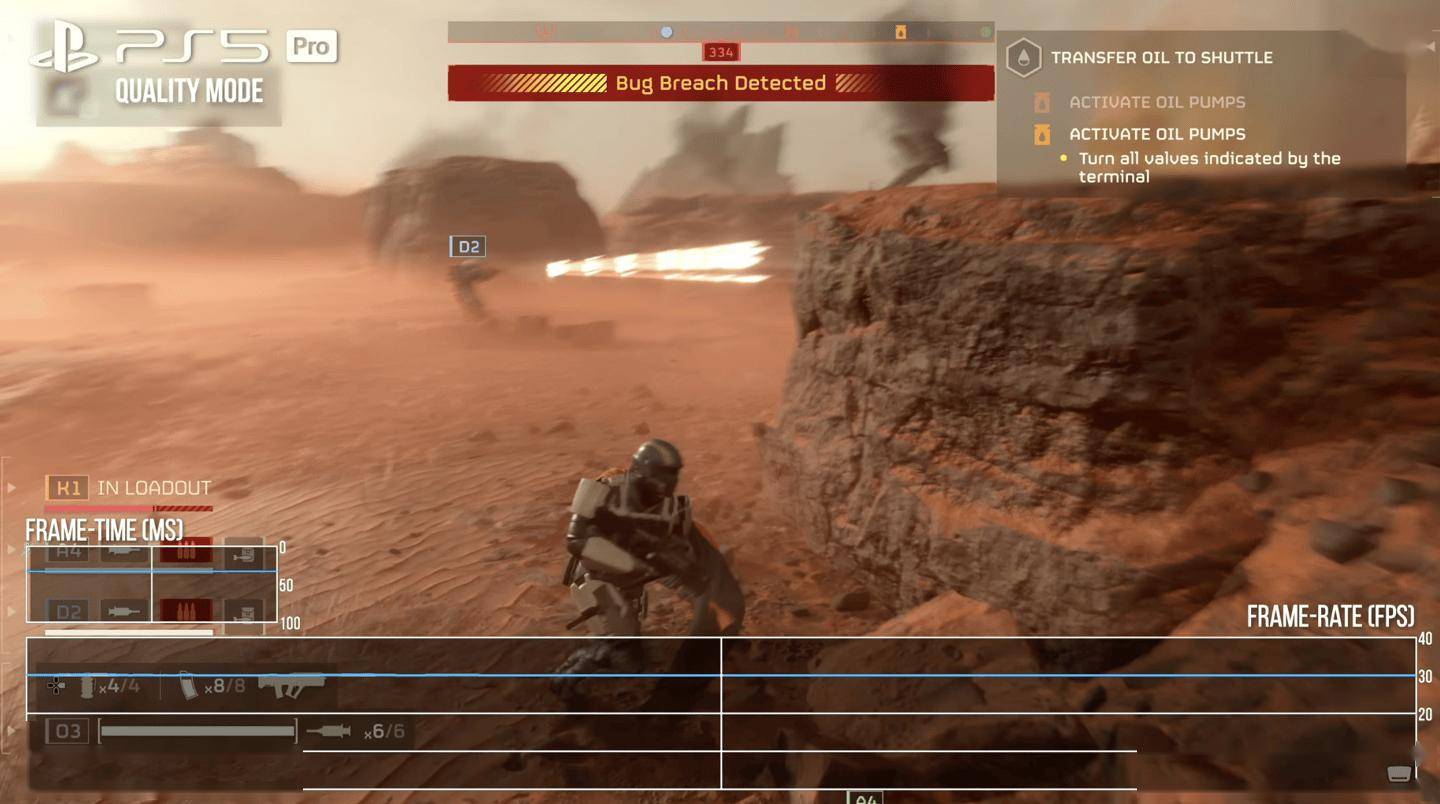
Task: Select the orange oil pump compass marker
Action: [900, 33]
